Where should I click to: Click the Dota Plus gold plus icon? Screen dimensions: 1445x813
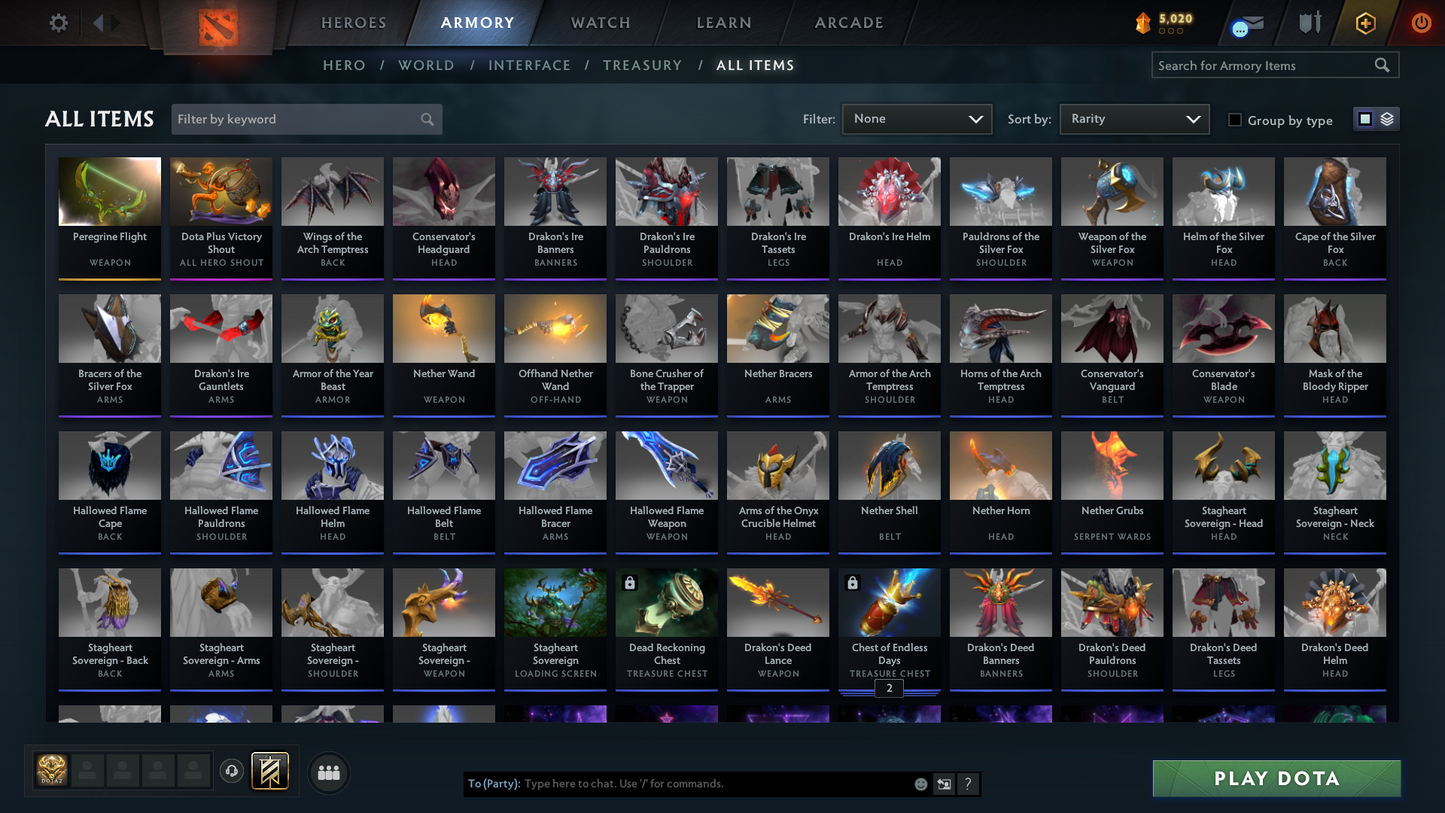[x=1365, y=22]
